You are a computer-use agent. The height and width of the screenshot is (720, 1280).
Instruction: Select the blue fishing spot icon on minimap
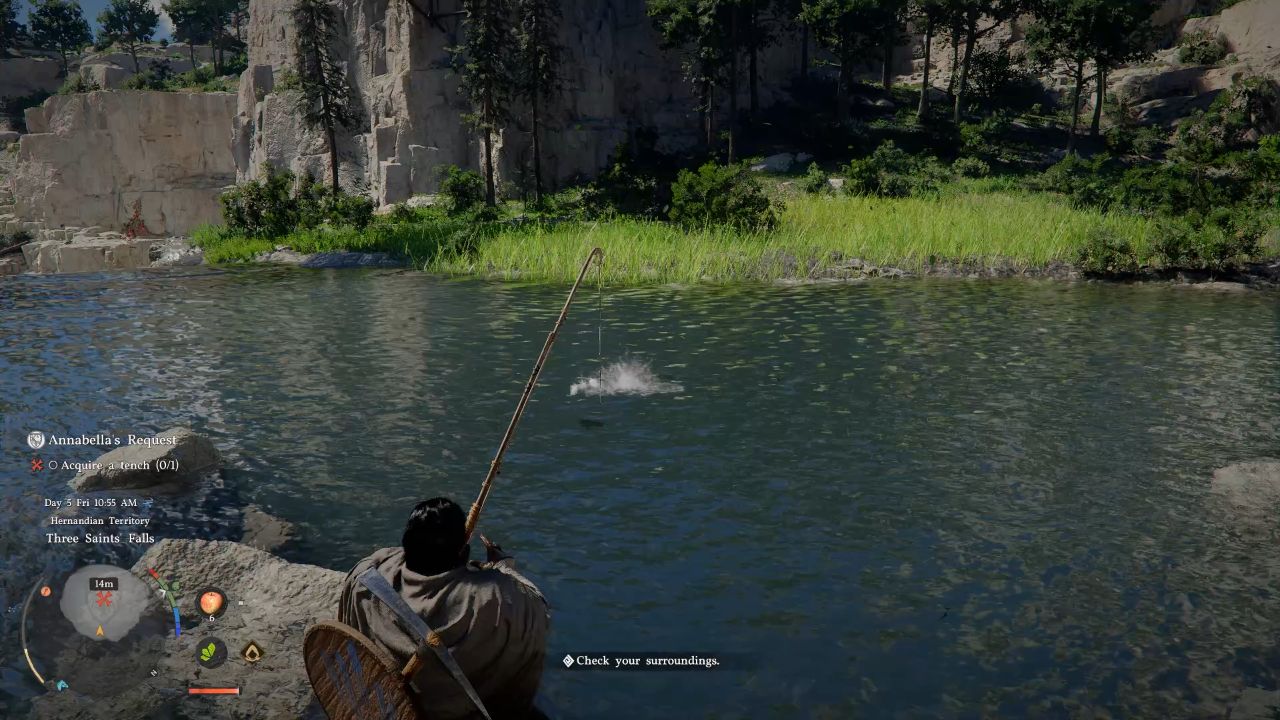tap(61, 683)
